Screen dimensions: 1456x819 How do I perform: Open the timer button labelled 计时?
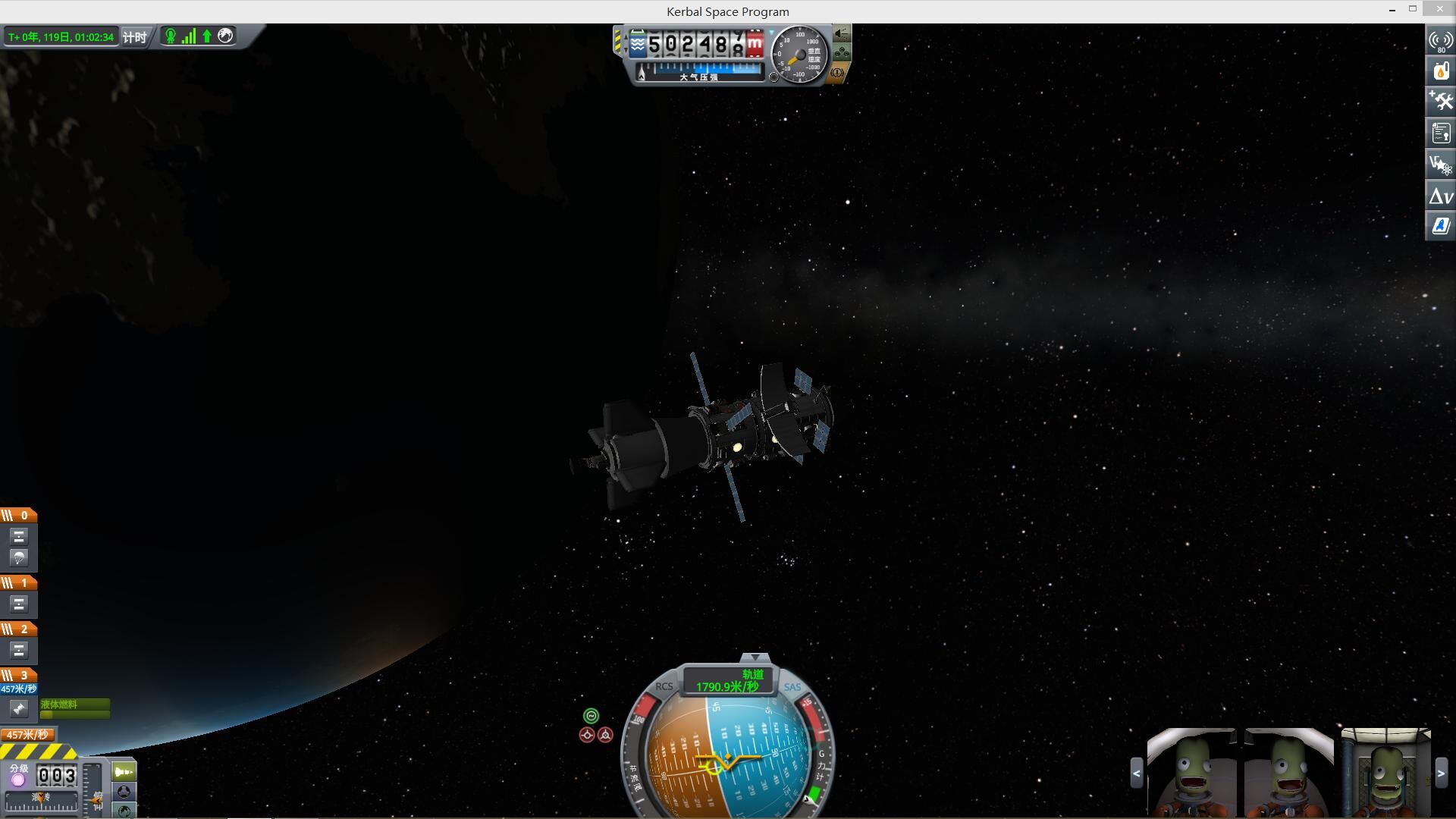(x=135, y=37)
